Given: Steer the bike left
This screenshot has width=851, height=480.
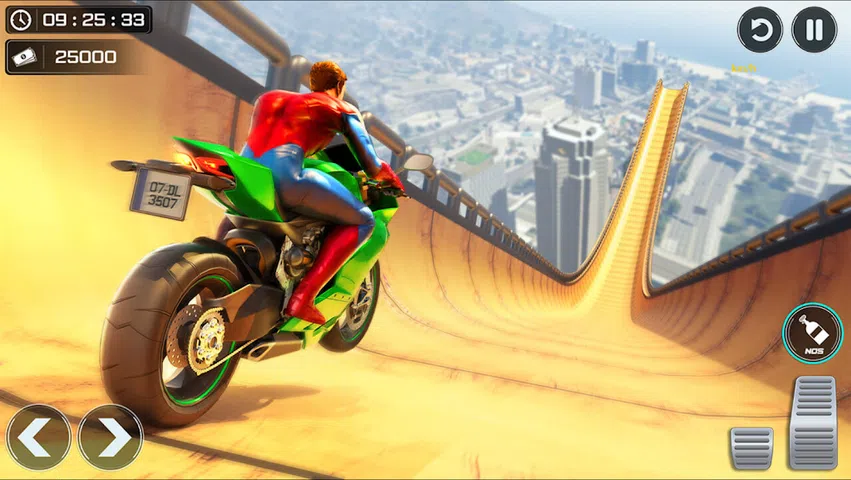Looking at the screenshot, I should (38, 437).
